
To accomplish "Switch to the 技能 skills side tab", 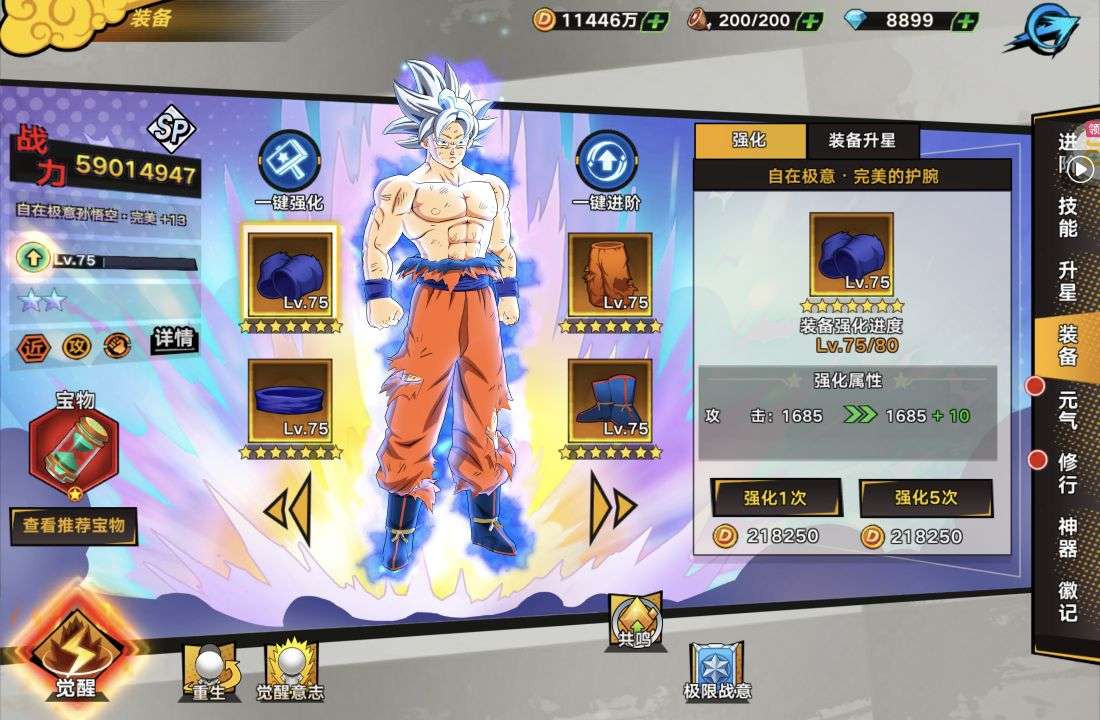I will click(x=1068, y=215).
